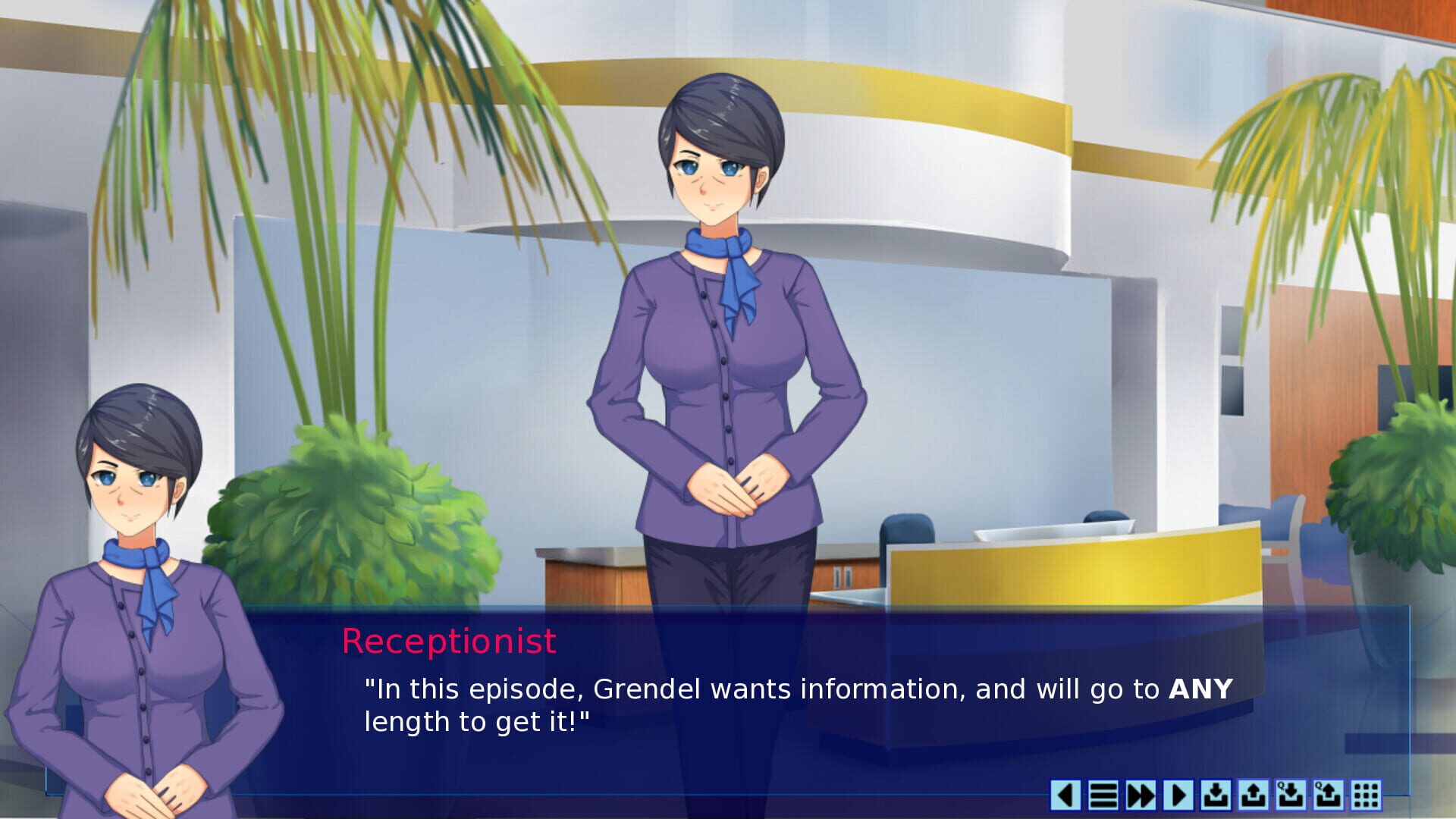Click the bold word ANY in dialogue
This screenshot has height=819, width=1456.
1199,690
